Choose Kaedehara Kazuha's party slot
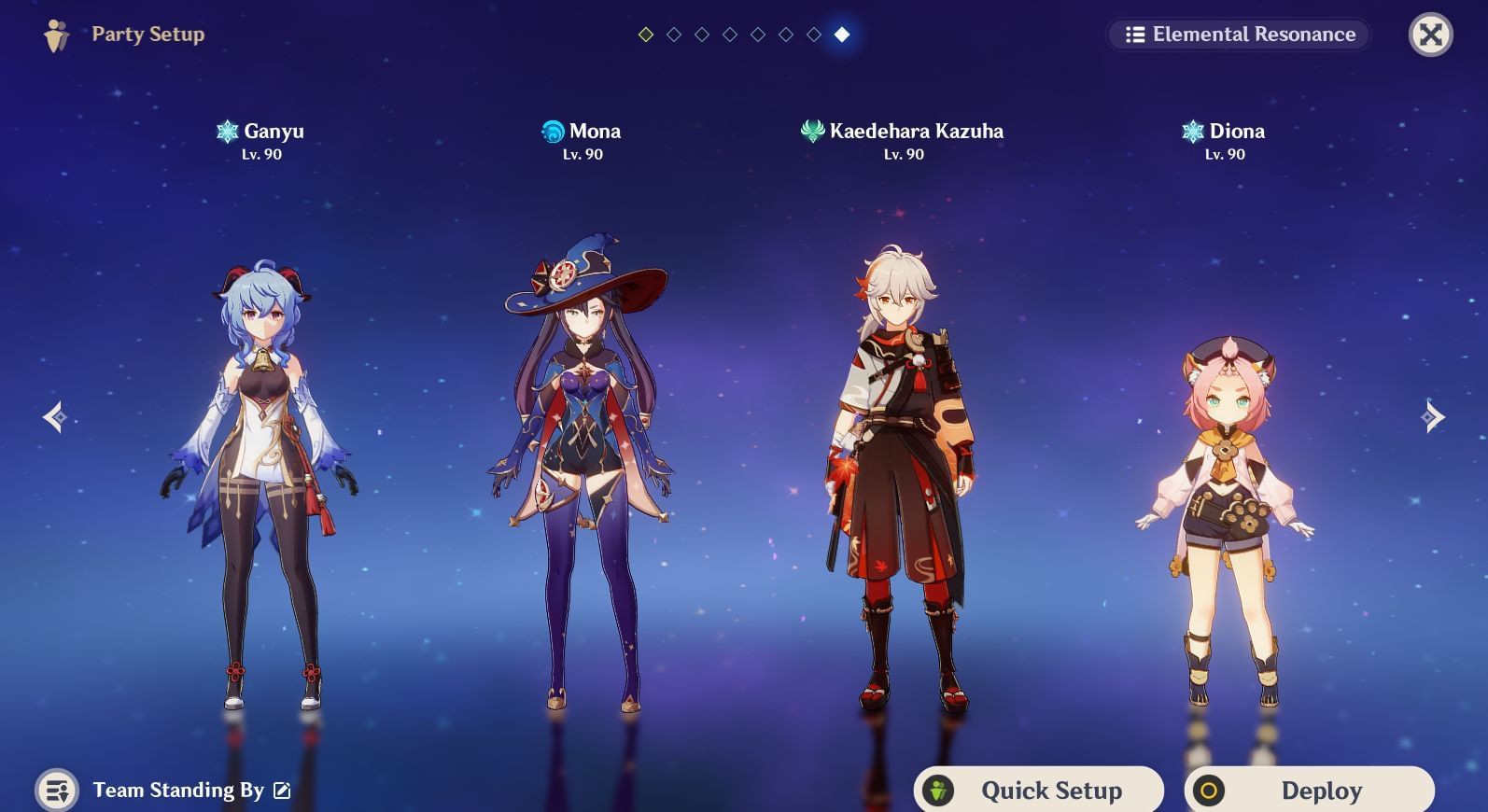This screenshot has height=812, width=1488. tap(902, 467)
